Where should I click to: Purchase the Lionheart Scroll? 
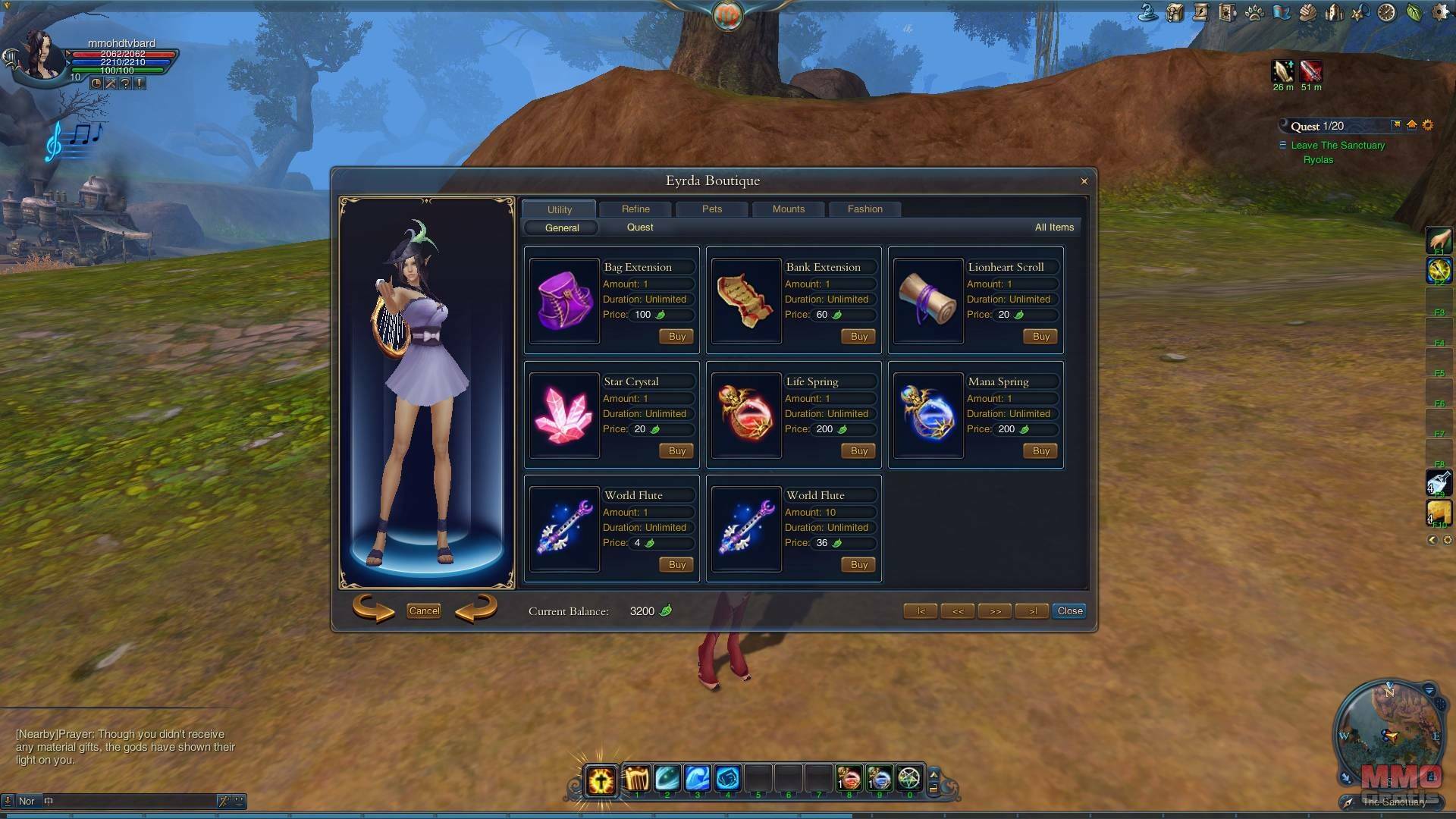click(x=1040, y=336)
